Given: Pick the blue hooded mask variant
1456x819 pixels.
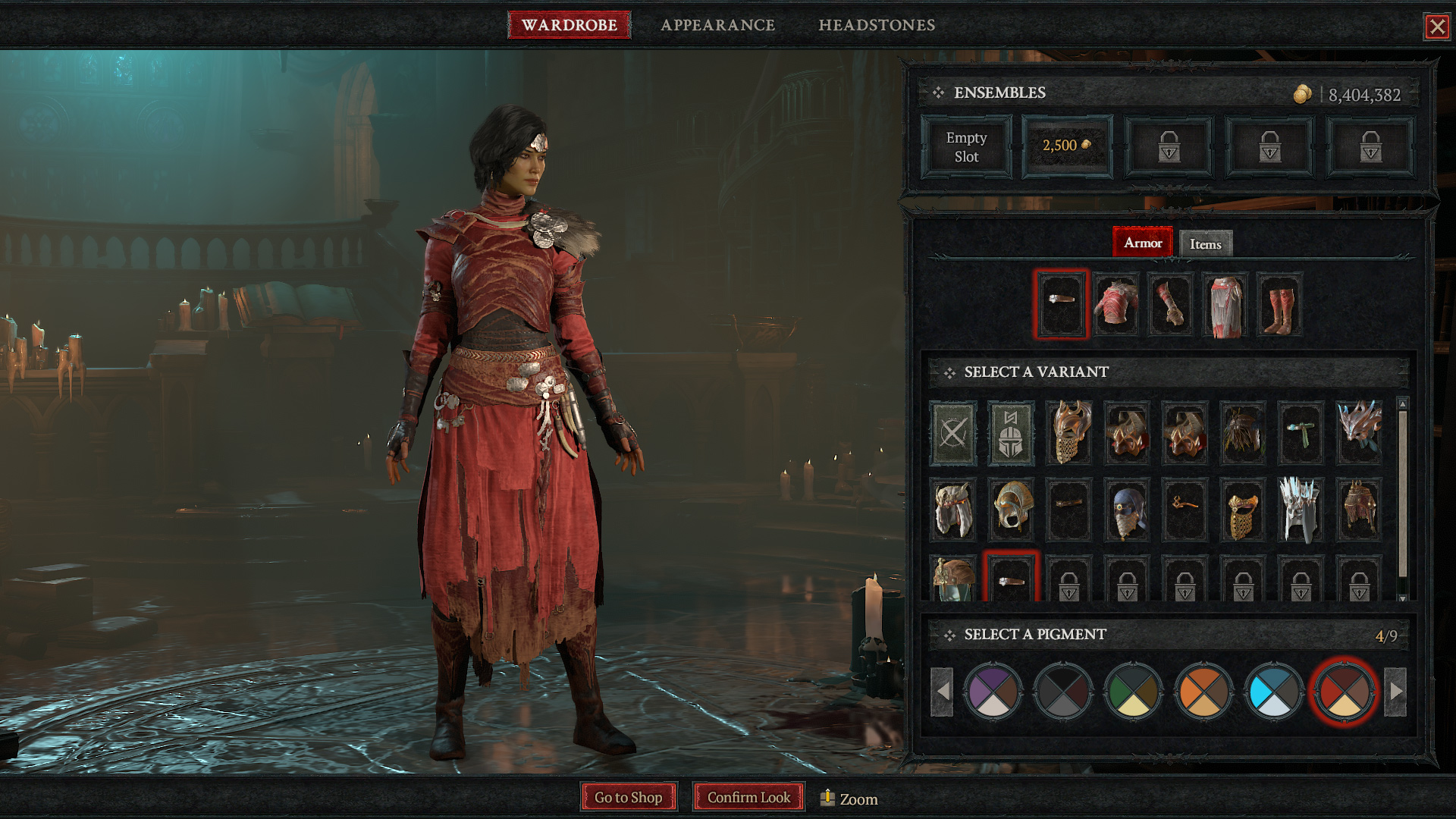Looking at the screenshot, I should point(1127,510).
